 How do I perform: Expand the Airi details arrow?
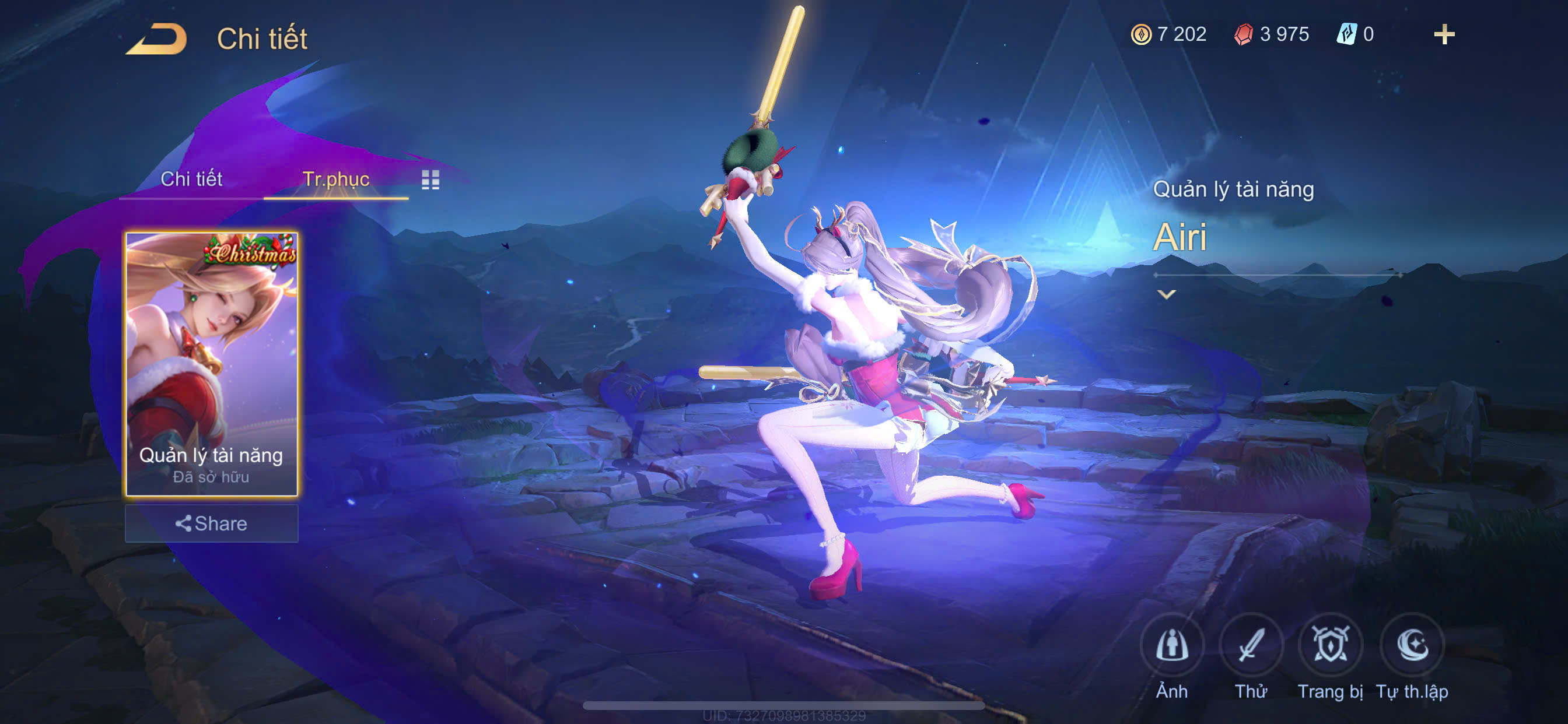coord(1165,294)
